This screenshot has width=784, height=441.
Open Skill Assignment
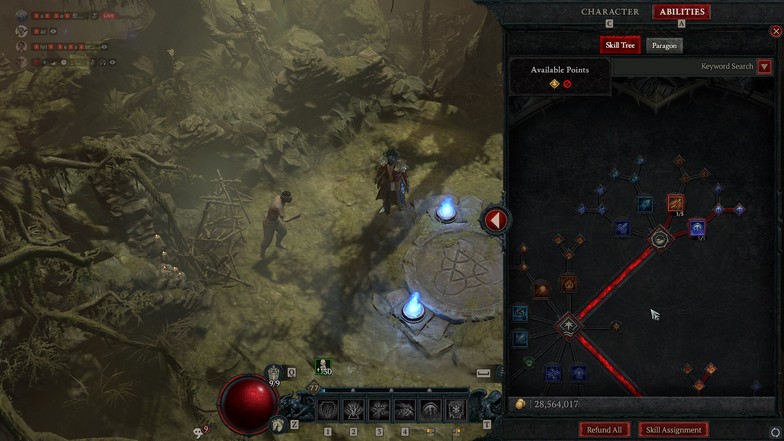674,429
